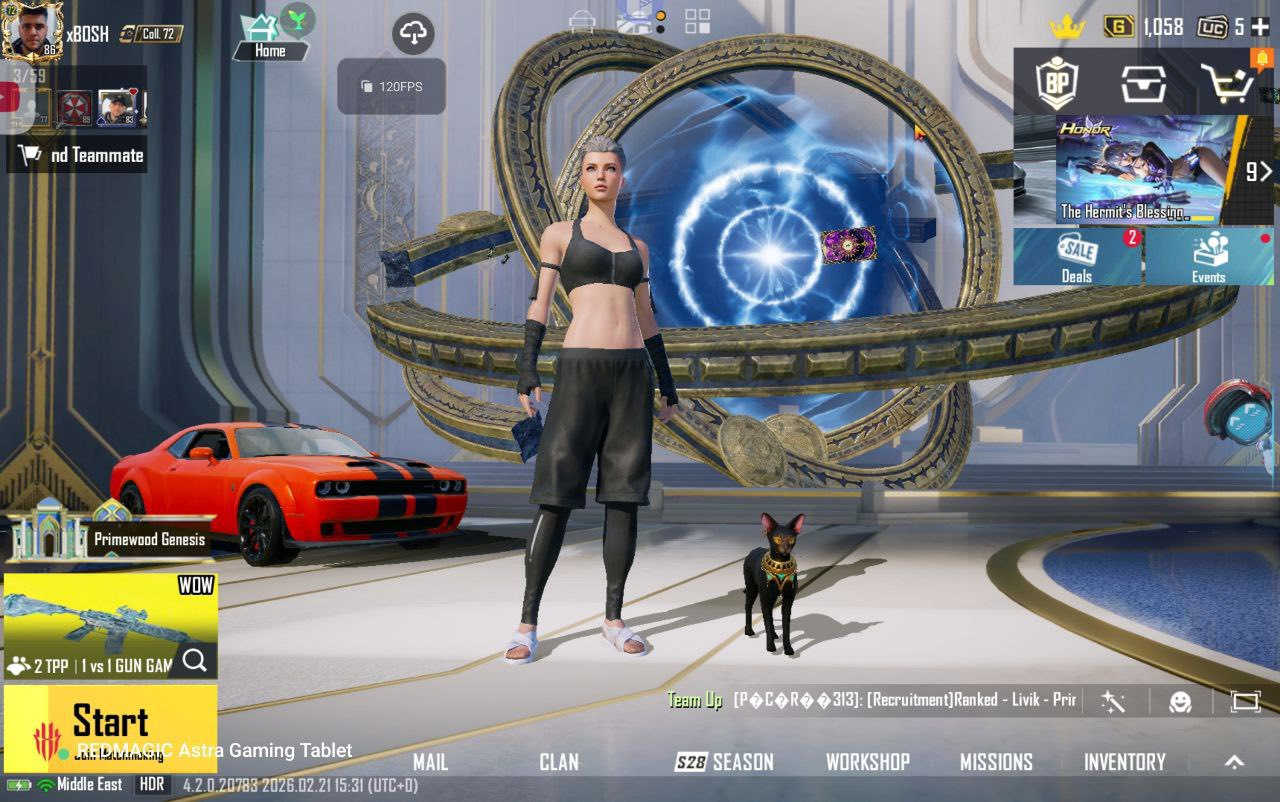Open xBOSH player profile avatar
This screenshot has height=802, width=1280.
click(32, 30)
